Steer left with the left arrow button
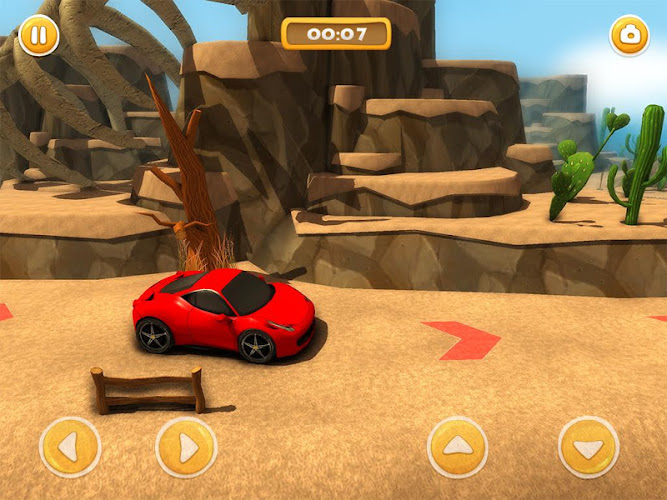Viewport: 667px width, 500px height. [x=70, y=447]
